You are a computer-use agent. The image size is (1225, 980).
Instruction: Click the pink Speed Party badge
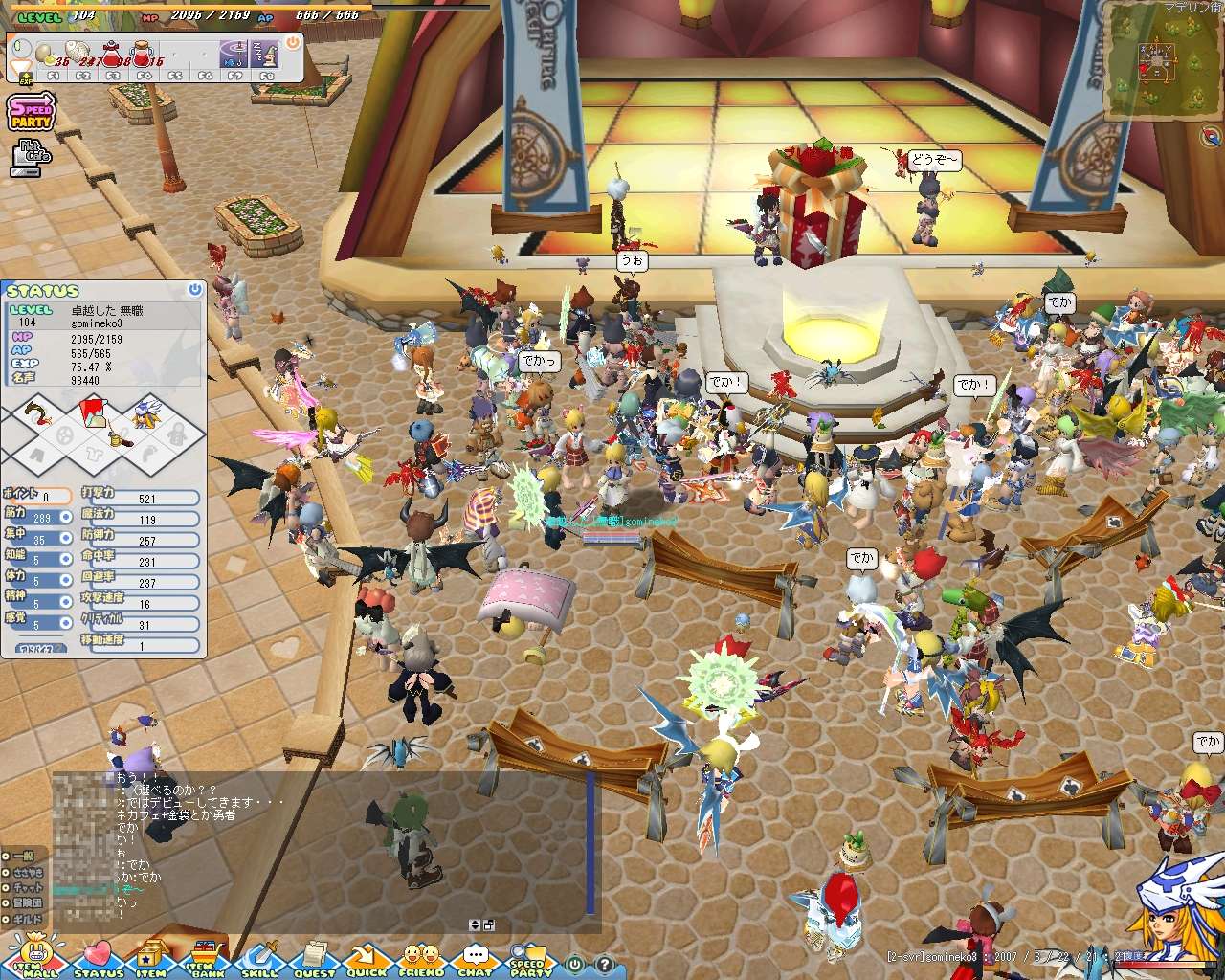pos(32,111)
